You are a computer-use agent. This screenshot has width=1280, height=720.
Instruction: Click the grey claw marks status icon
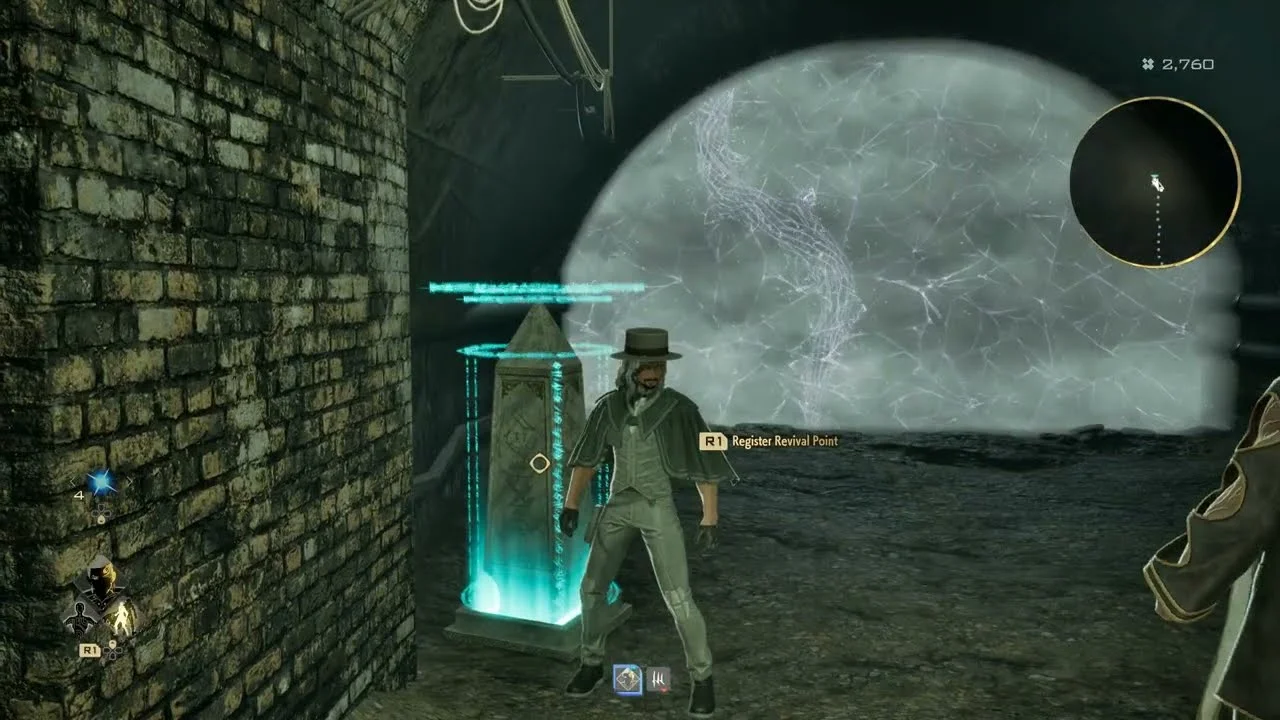pos(658,680)
